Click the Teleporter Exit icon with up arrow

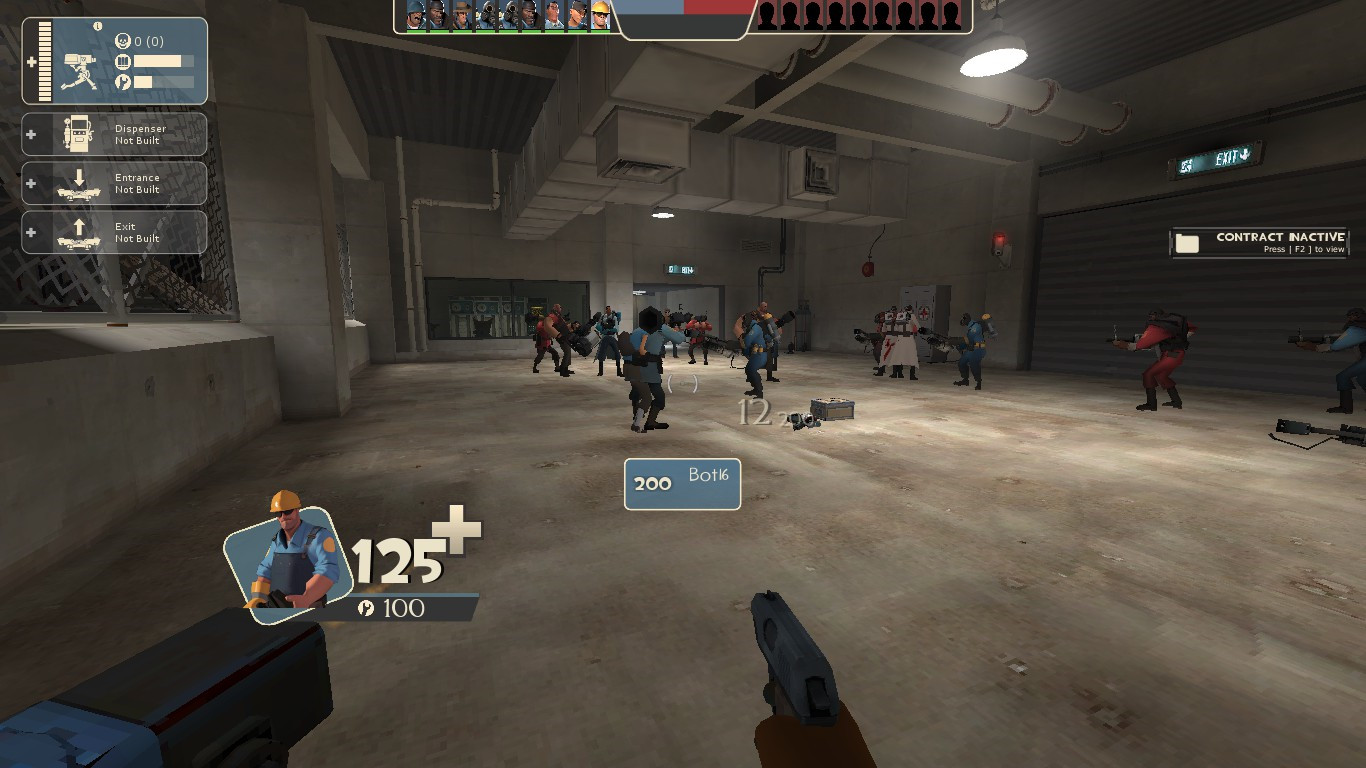pos(78,231)
